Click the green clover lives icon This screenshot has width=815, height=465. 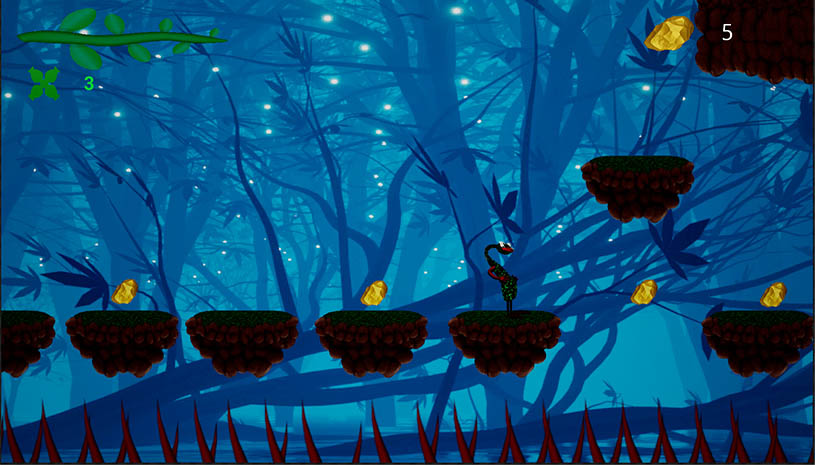click(x=43, y=83)
